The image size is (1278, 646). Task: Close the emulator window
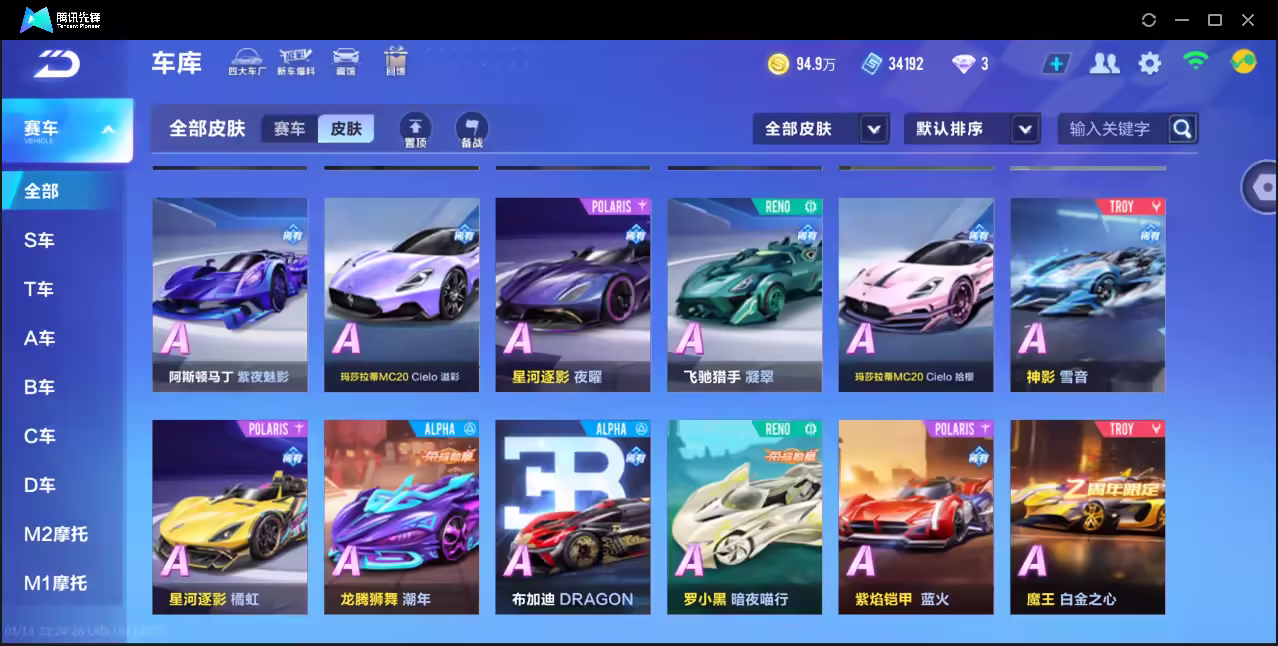click(x=1248, y=20)
